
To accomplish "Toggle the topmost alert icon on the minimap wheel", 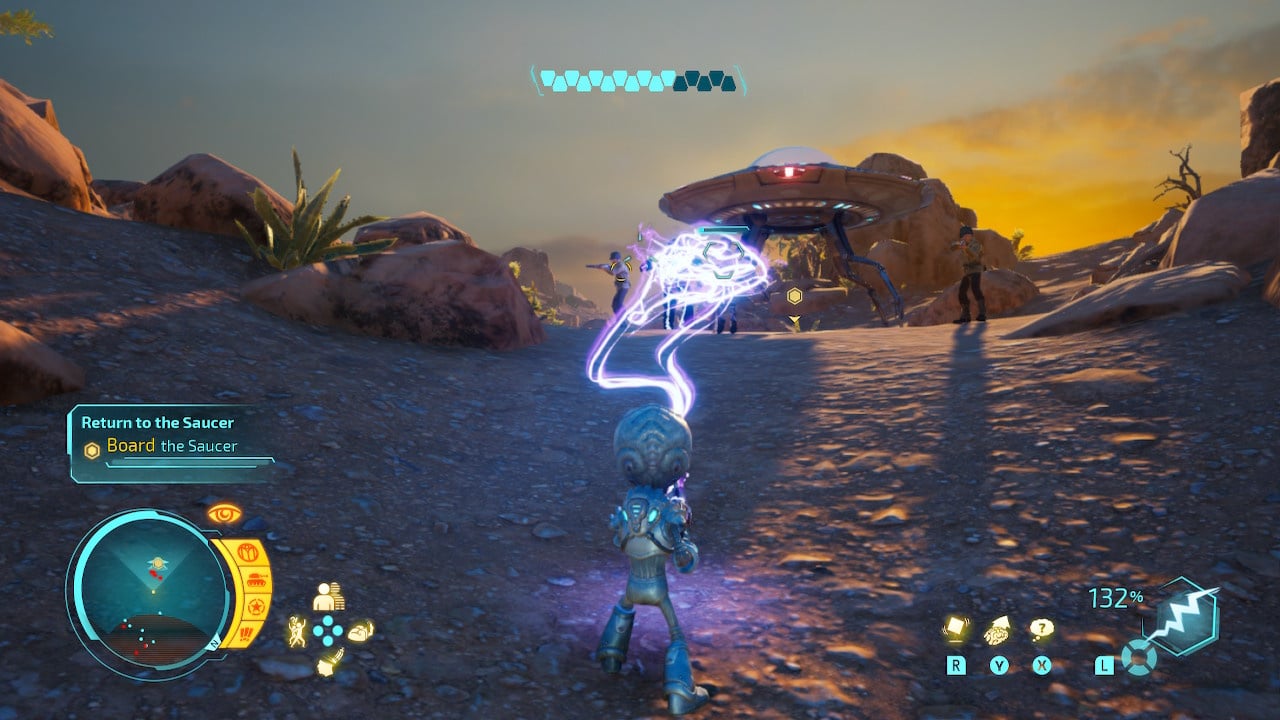I will [249, 552].
